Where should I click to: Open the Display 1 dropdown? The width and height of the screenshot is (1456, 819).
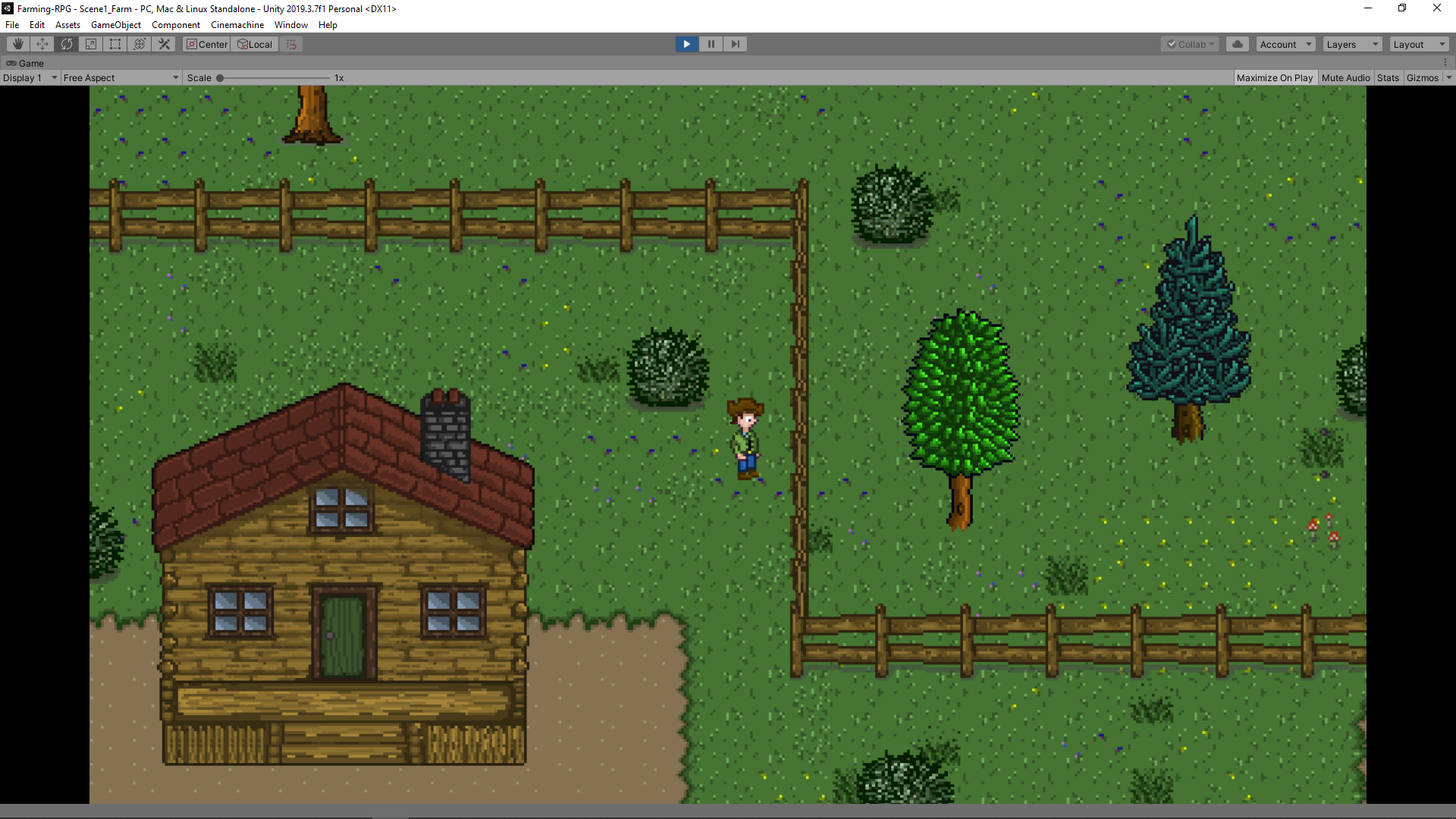point(29,77)
